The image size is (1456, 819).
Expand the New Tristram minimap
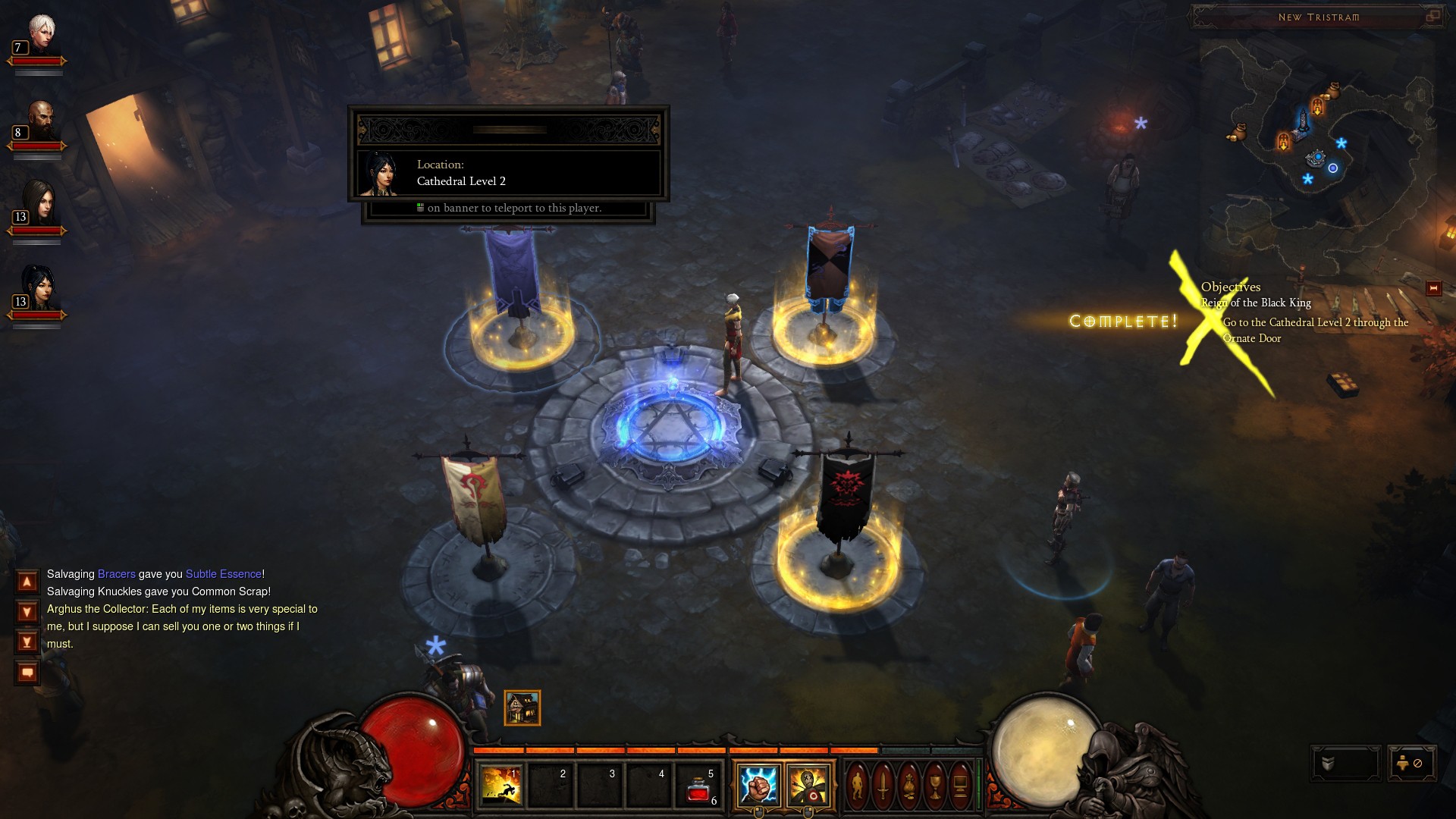pos(1432,16)
